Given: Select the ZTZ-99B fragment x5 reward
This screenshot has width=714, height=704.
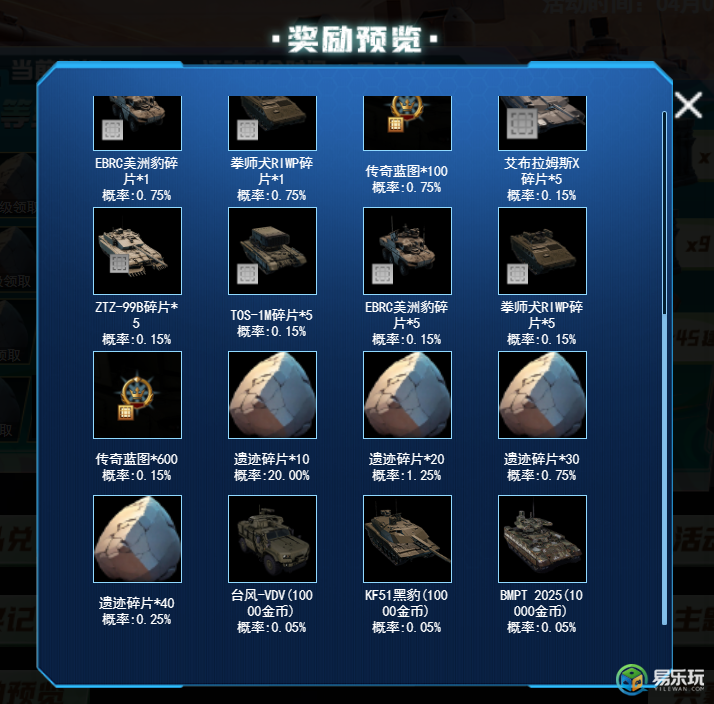Looking at the screenshot, I should pyautogui.click(x=137, y=251).
